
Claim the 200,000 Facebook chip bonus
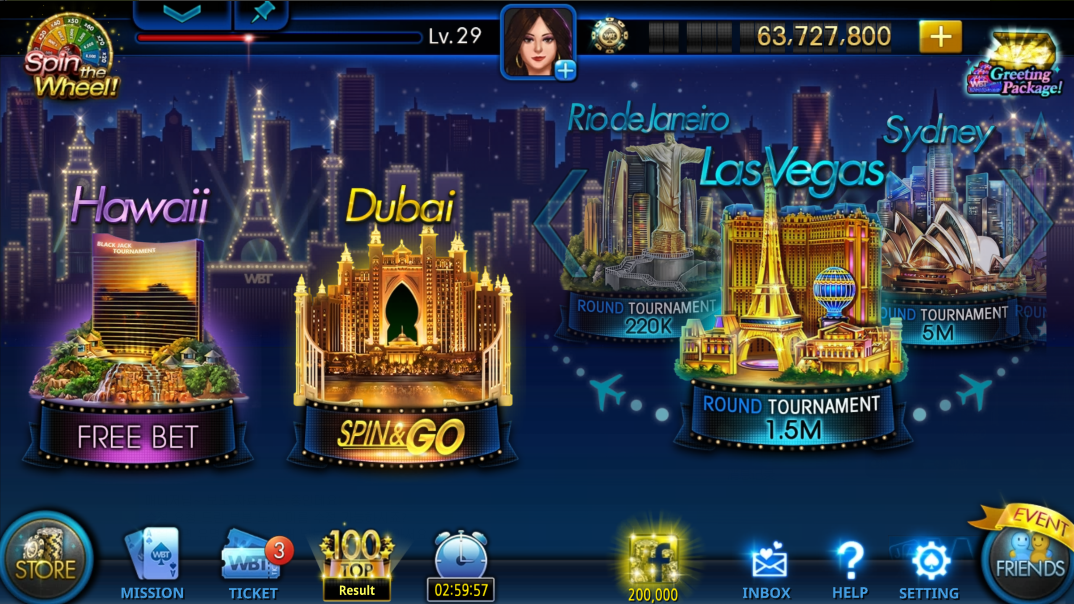tap(652, 566)
